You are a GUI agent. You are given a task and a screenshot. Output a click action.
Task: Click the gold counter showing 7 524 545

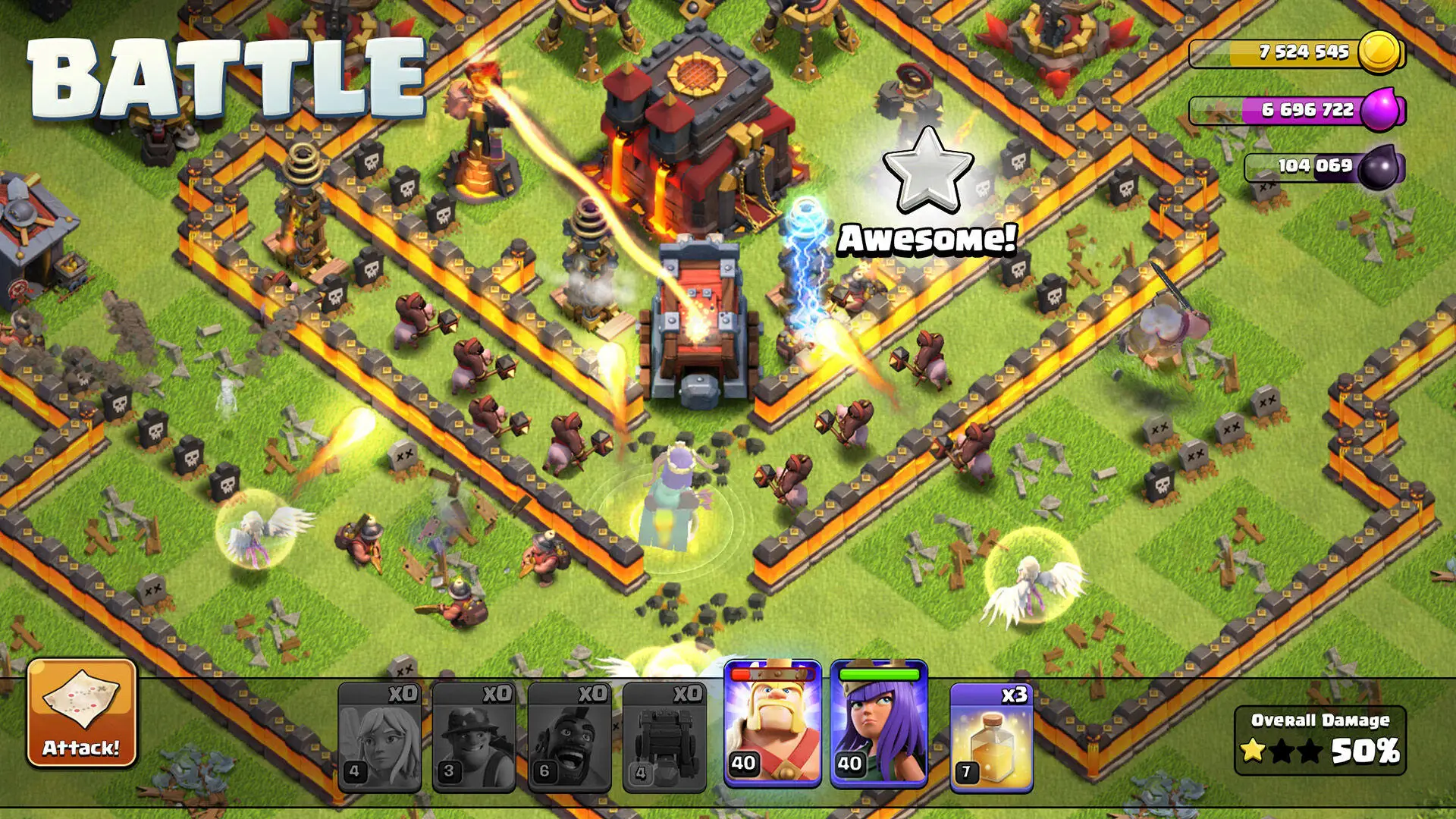pyautogui.click(x=1304, y=52)
